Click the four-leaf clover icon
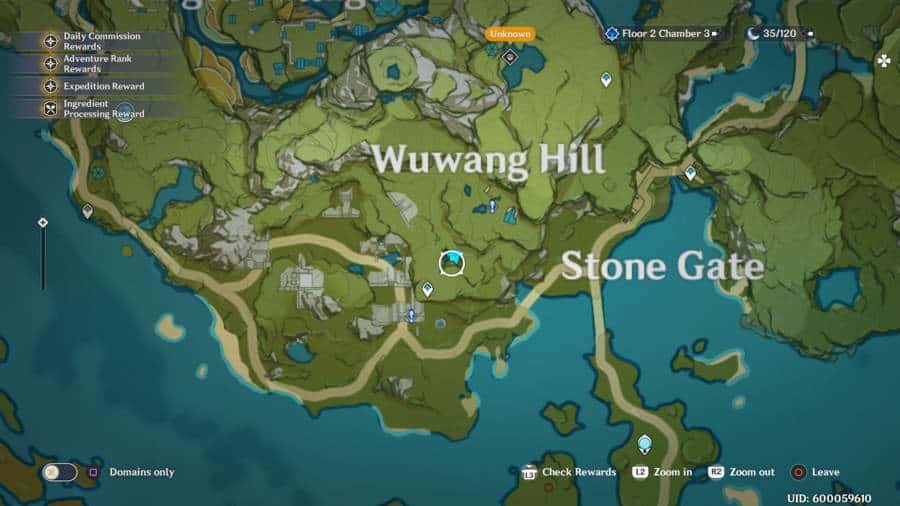Image resolution: width=900 pixels, height=506 pixels. pyautogui.click(x=884, y=61)
